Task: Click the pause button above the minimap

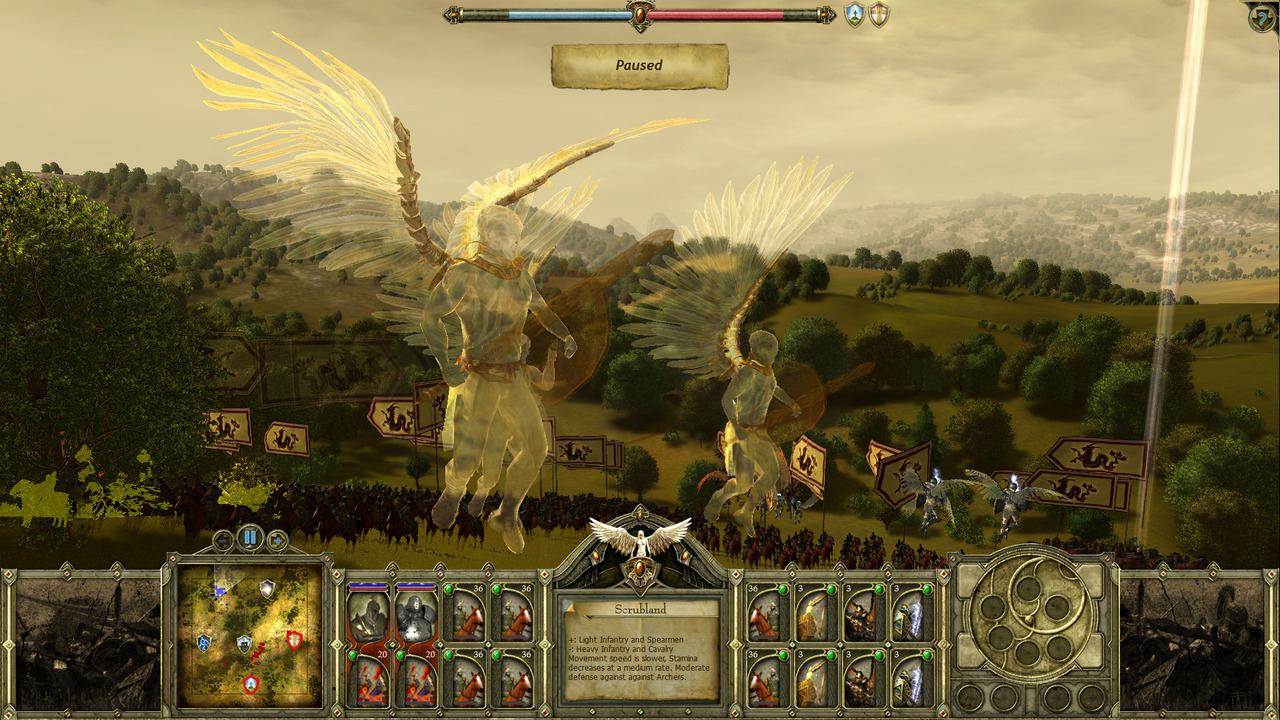Action: [x=250, y=538]
